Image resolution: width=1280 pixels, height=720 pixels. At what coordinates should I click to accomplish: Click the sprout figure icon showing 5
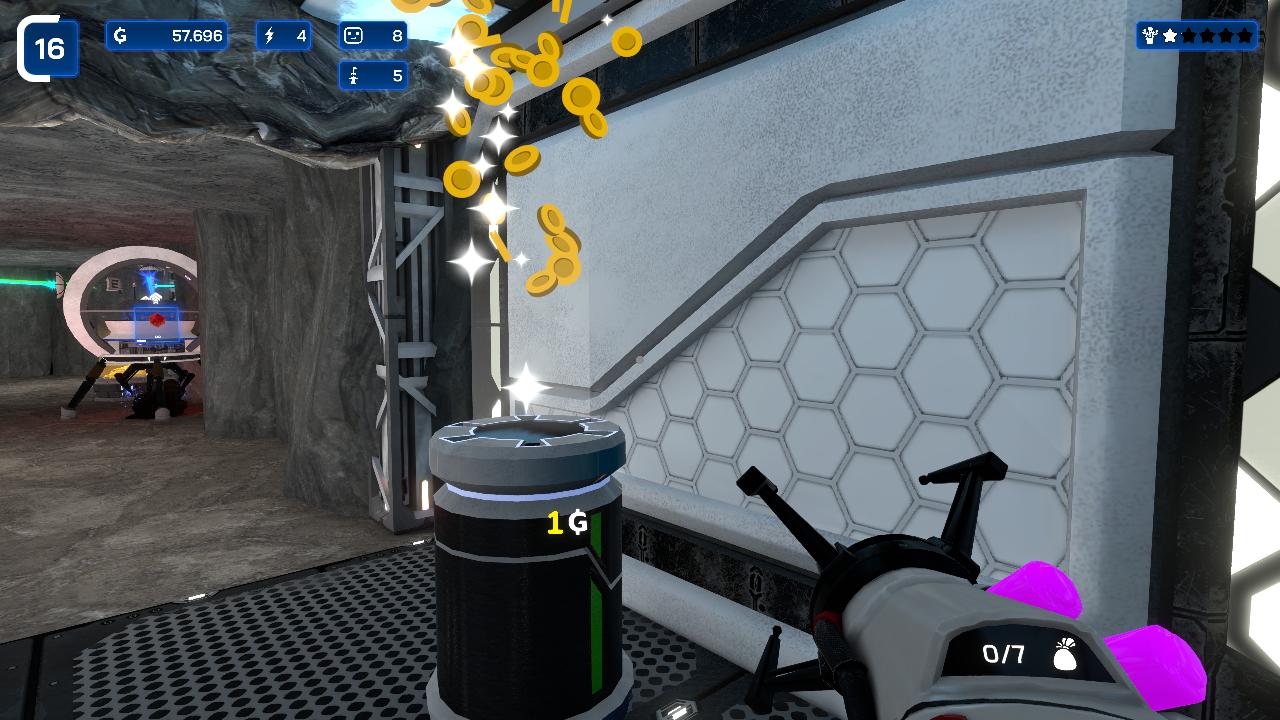(354, 74)
